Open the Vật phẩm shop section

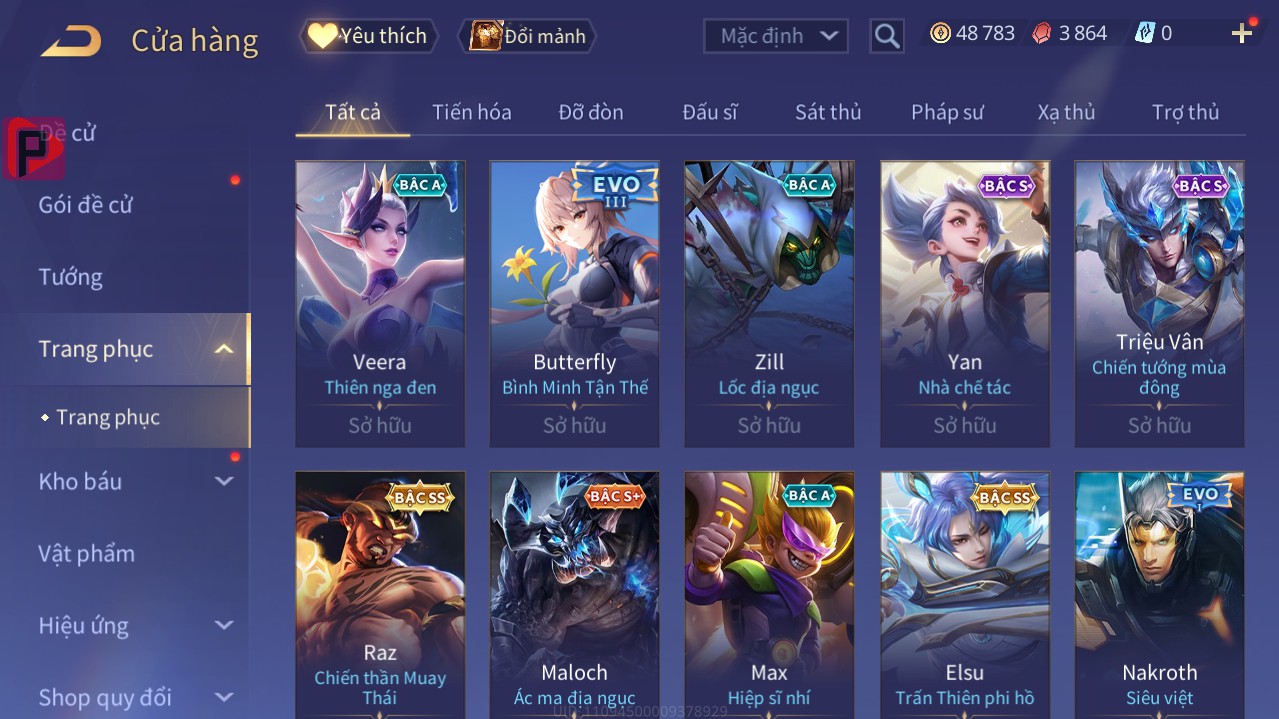point(86,553)
